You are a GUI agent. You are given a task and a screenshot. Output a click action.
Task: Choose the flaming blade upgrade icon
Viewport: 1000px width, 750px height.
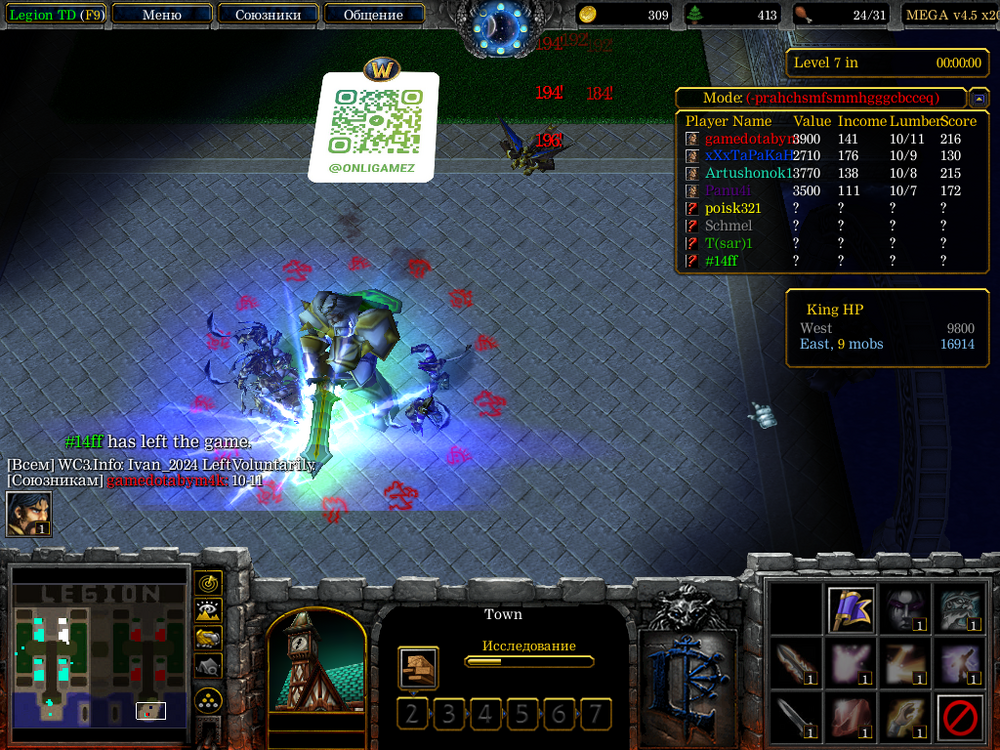797,664
